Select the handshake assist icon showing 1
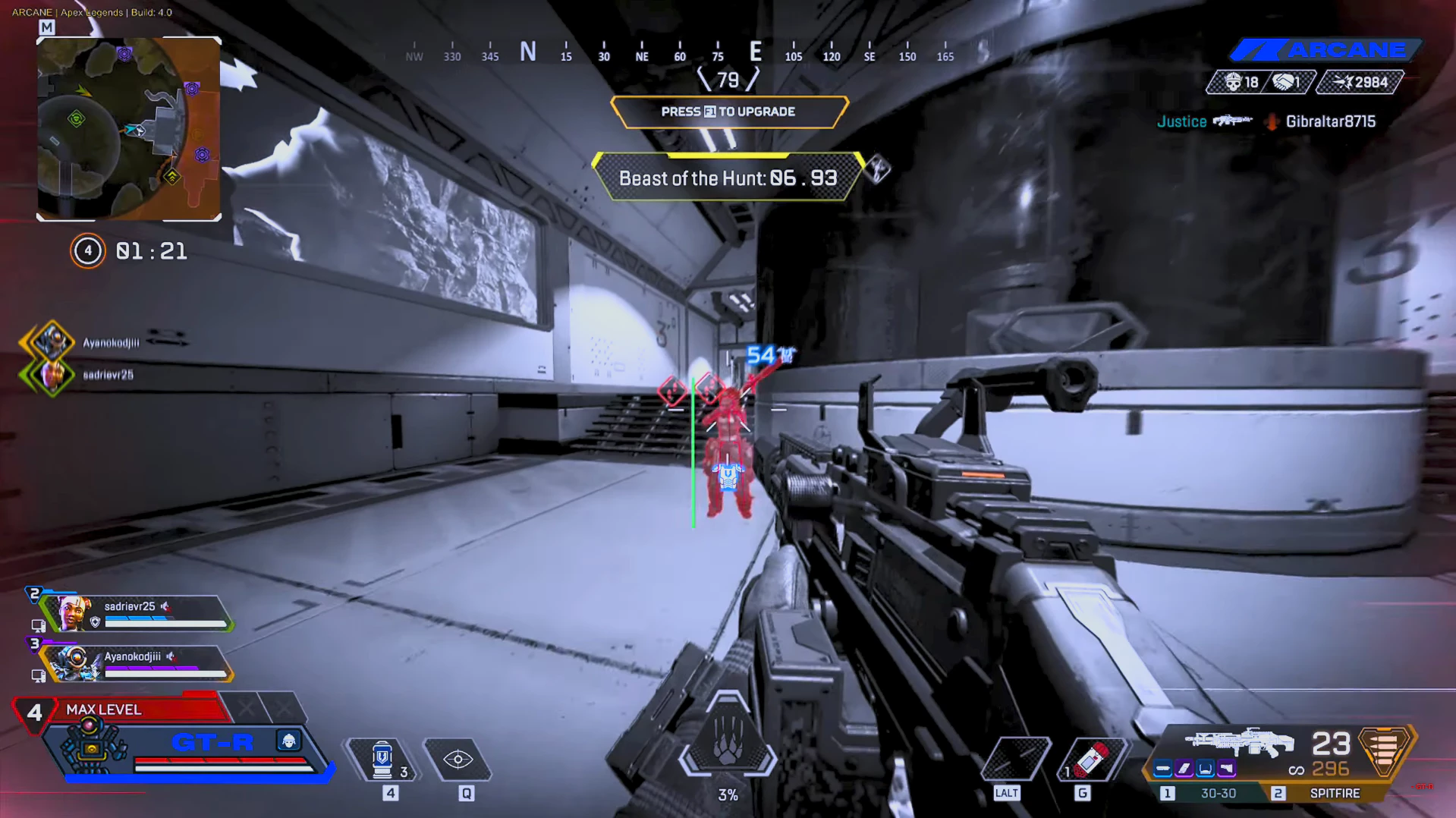Viewport: 1456px width, 818px height. pos(1284,82)
